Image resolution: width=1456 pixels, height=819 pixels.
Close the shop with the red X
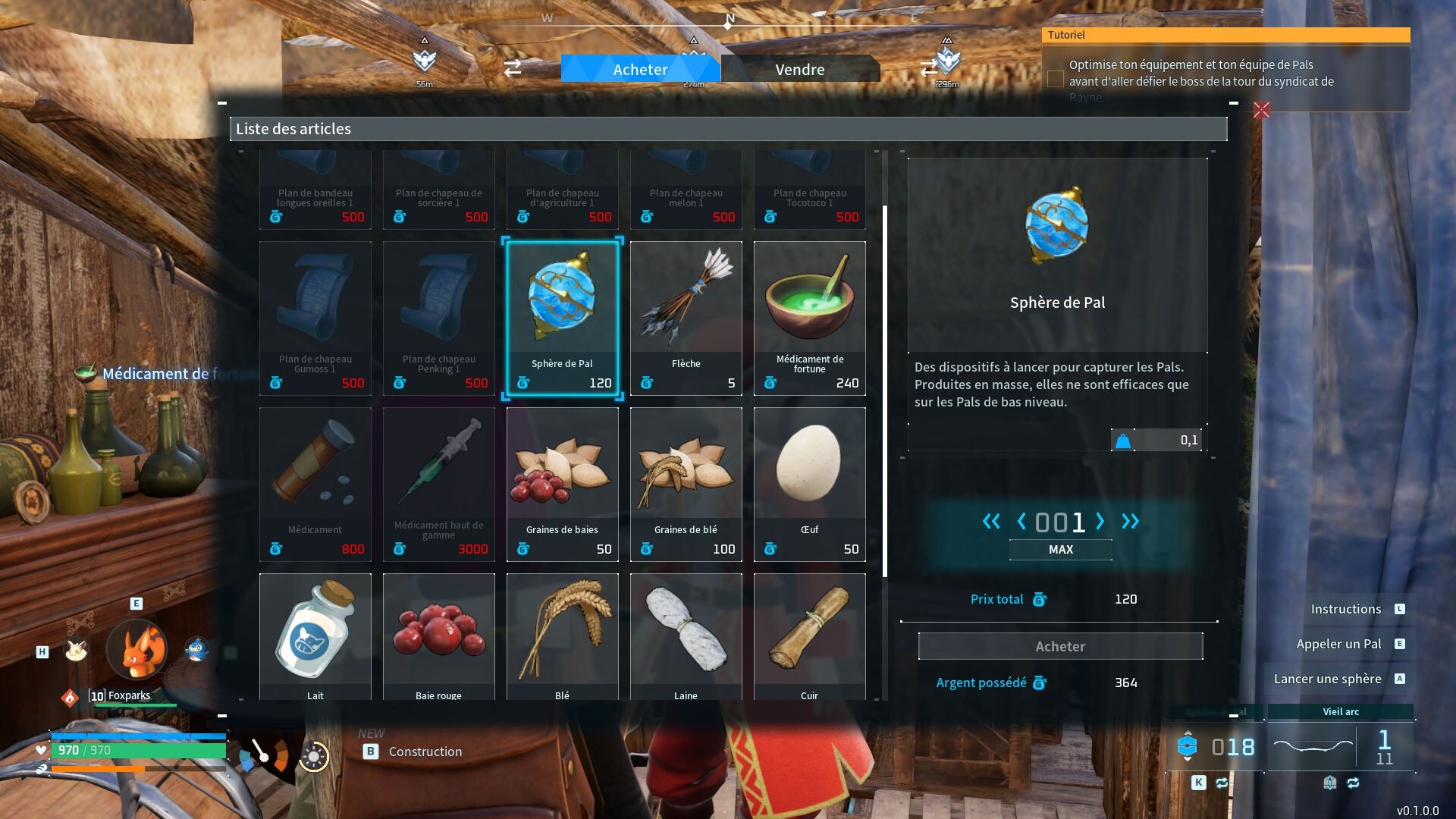click(1261, 110)
